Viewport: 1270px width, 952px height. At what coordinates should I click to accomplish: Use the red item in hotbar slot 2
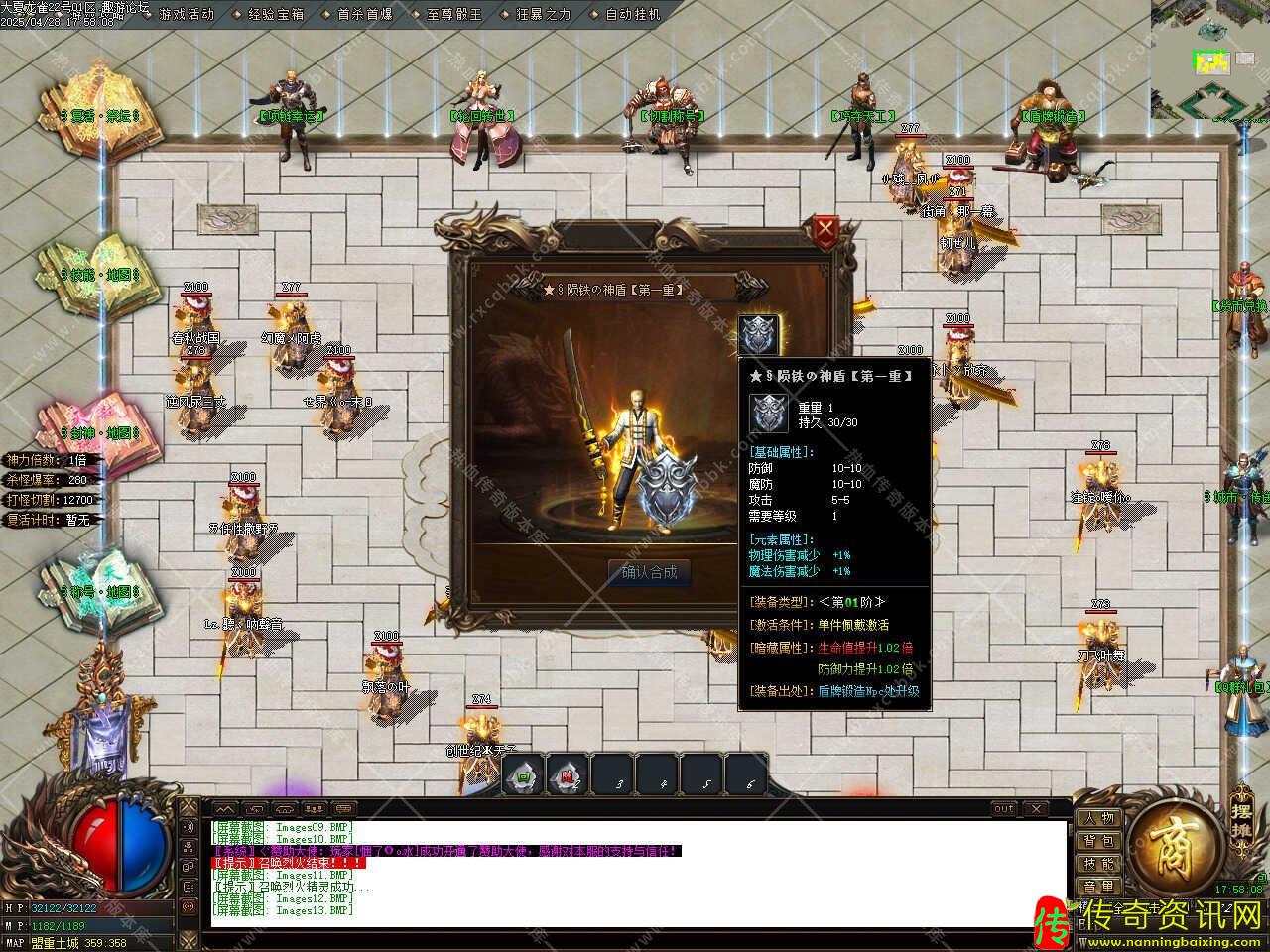coord(567,775)
